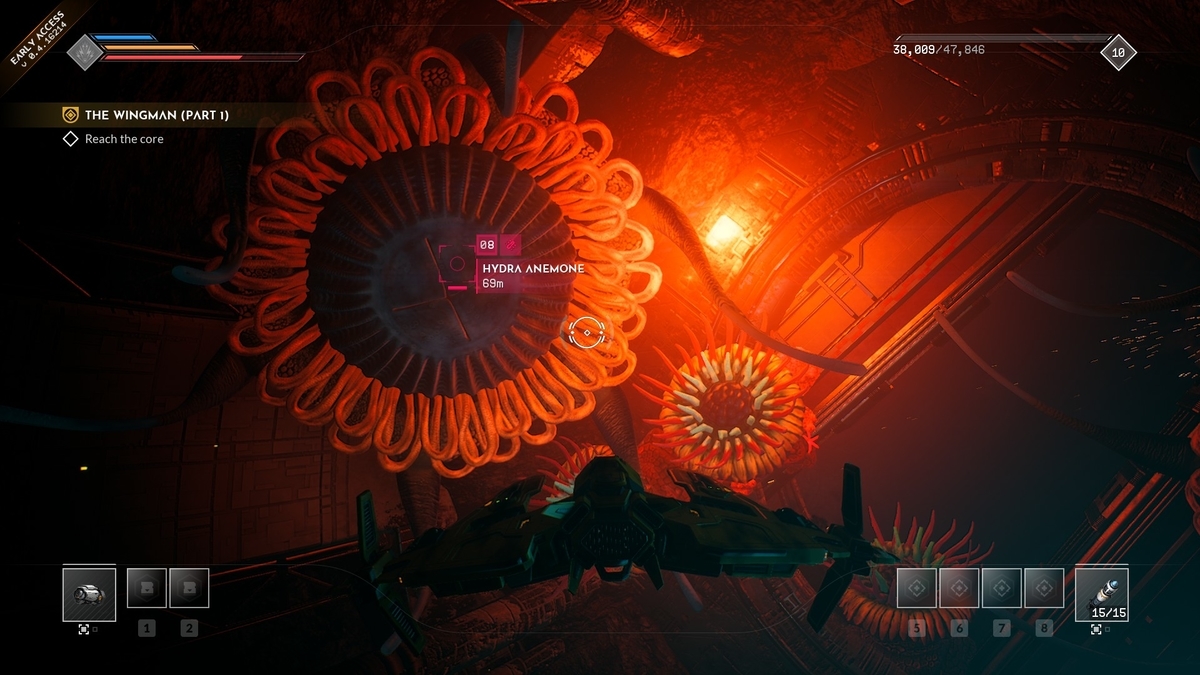Select the Hydra Anemone target marker
This screenshot has height=675, width=1200.
(x=457, y=264)
